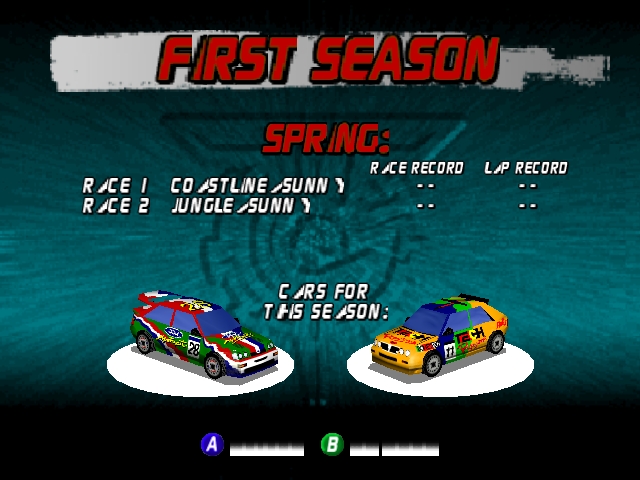Choose the green and red number 28 car
Viewport: 640px width, 480px height.
206,335
